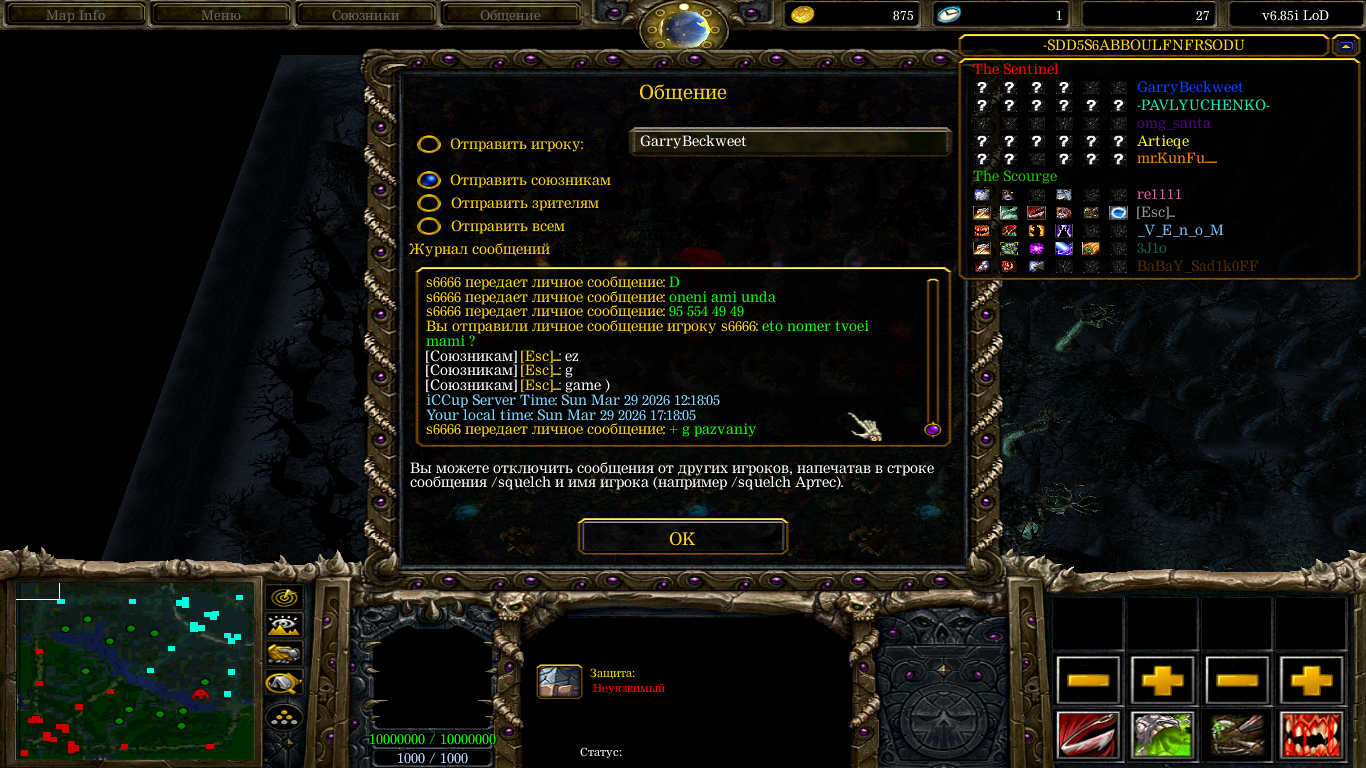Activate the minimap signal ping button

(284, 598)
